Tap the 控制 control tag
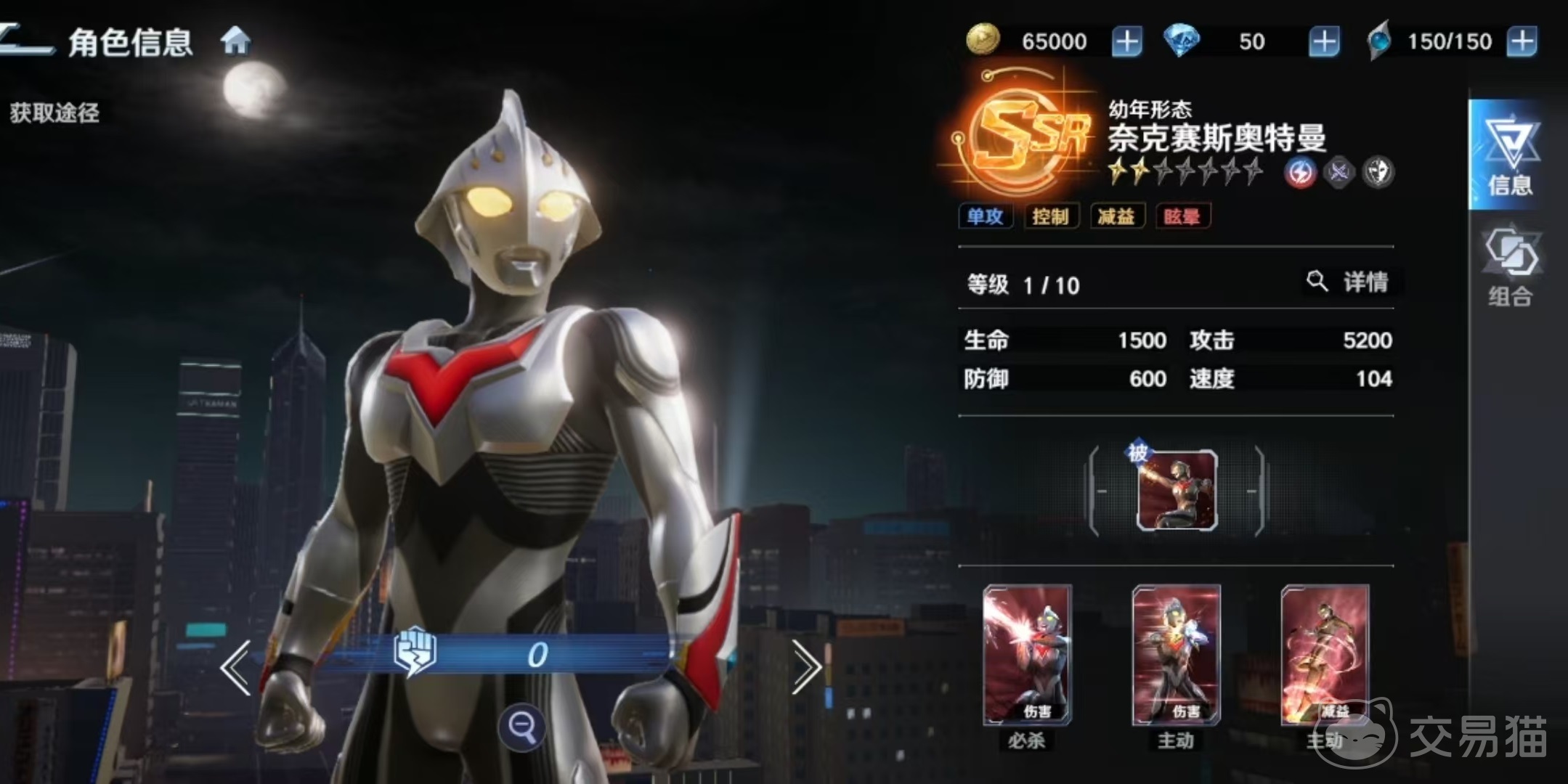1568x784 pixels. 1050,216
